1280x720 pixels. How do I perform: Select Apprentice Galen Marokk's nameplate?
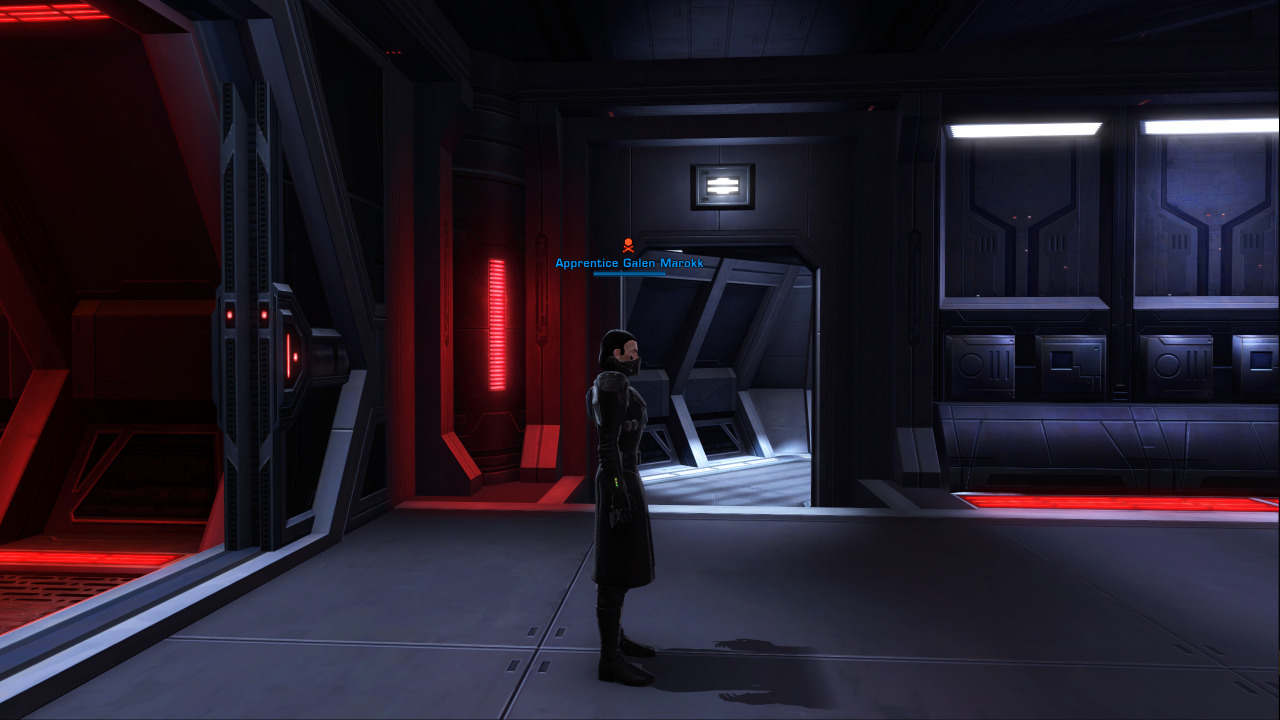(629, 263)
